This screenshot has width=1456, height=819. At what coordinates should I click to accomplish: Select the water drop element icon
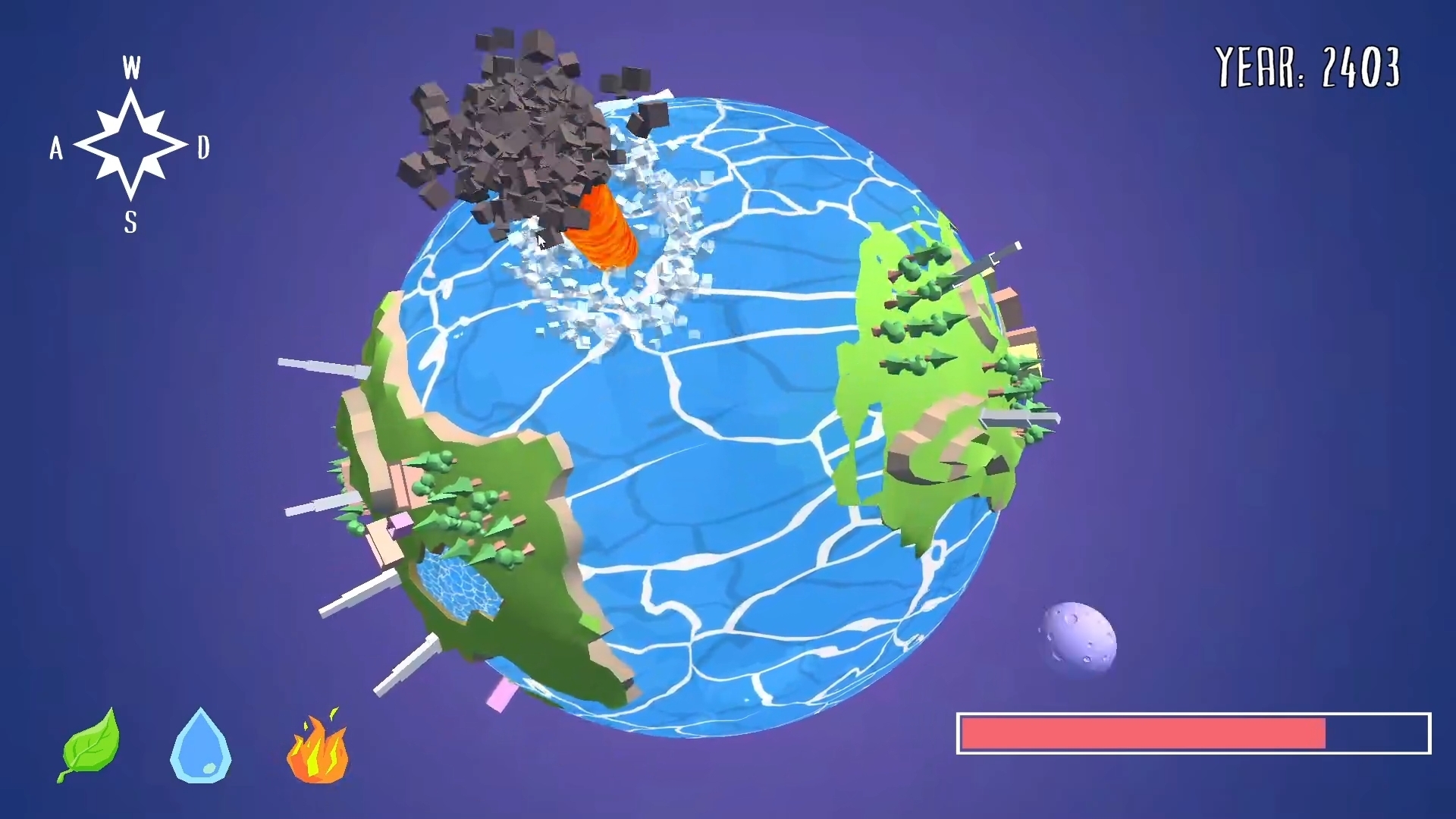(x=201, y=747)
